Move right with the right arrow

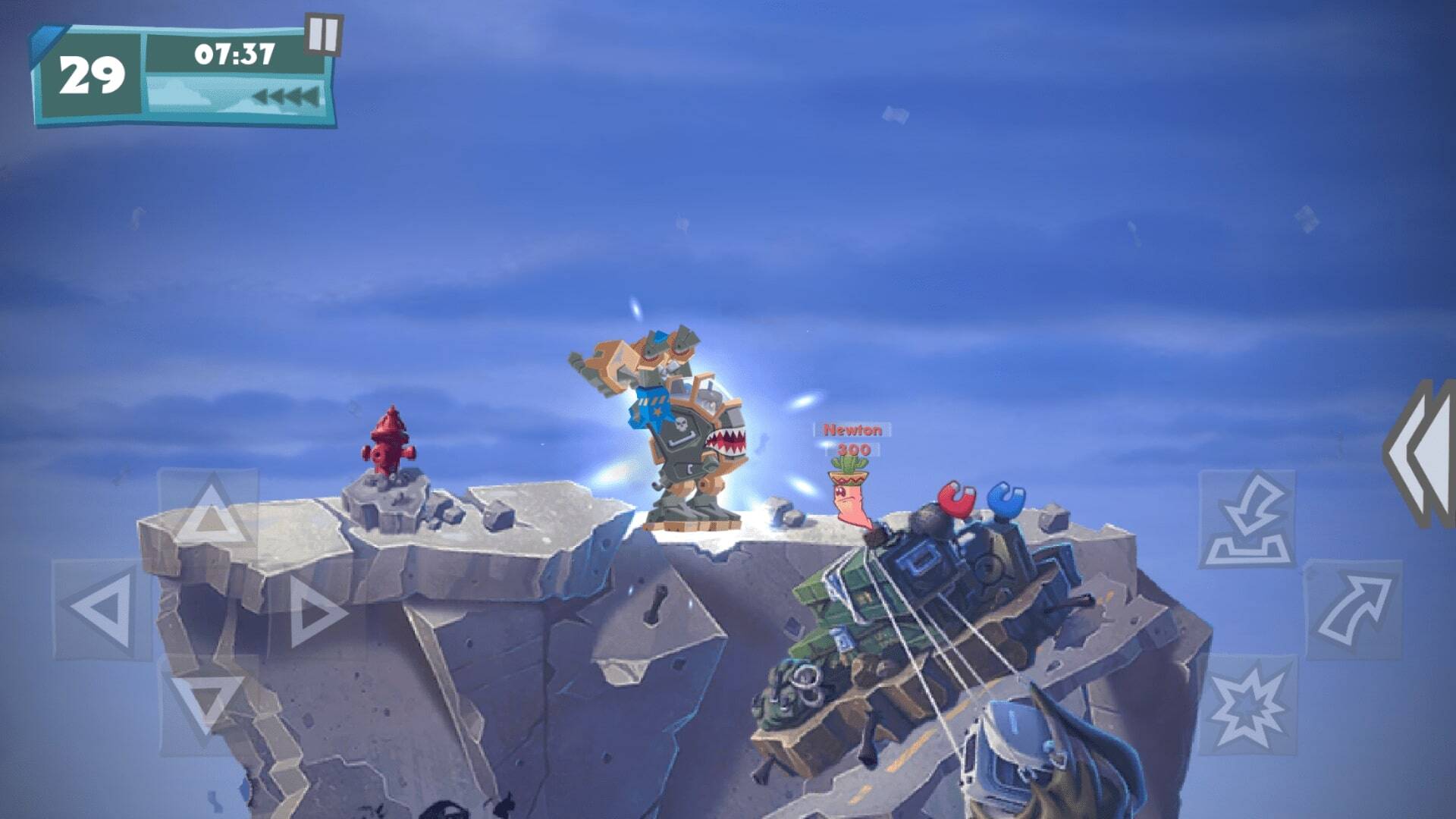point(315,610)
